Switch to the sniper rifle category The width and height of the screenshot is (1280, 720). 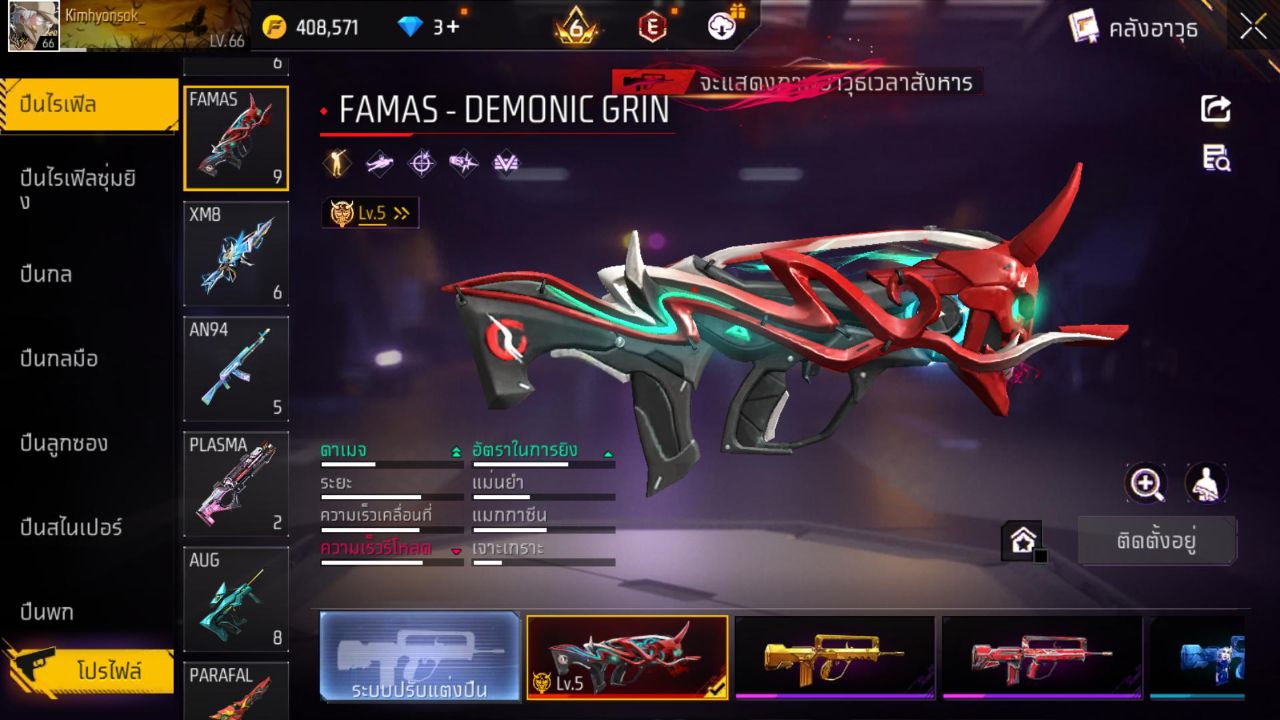[x=72, y=527]
